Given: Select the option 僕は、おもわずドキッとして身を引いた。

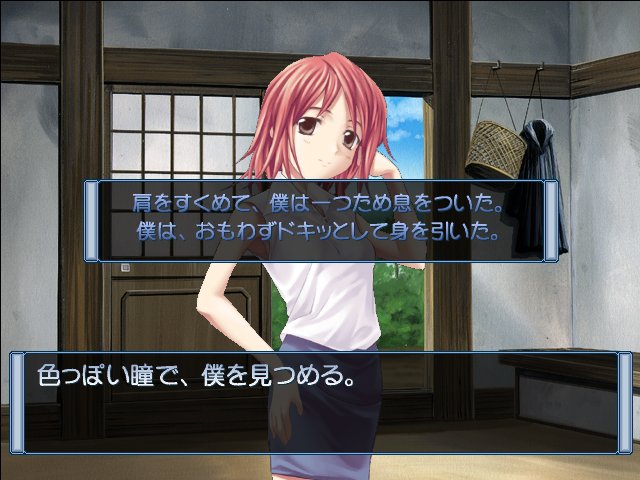Looking at the screenshot, I should (318, 233).
